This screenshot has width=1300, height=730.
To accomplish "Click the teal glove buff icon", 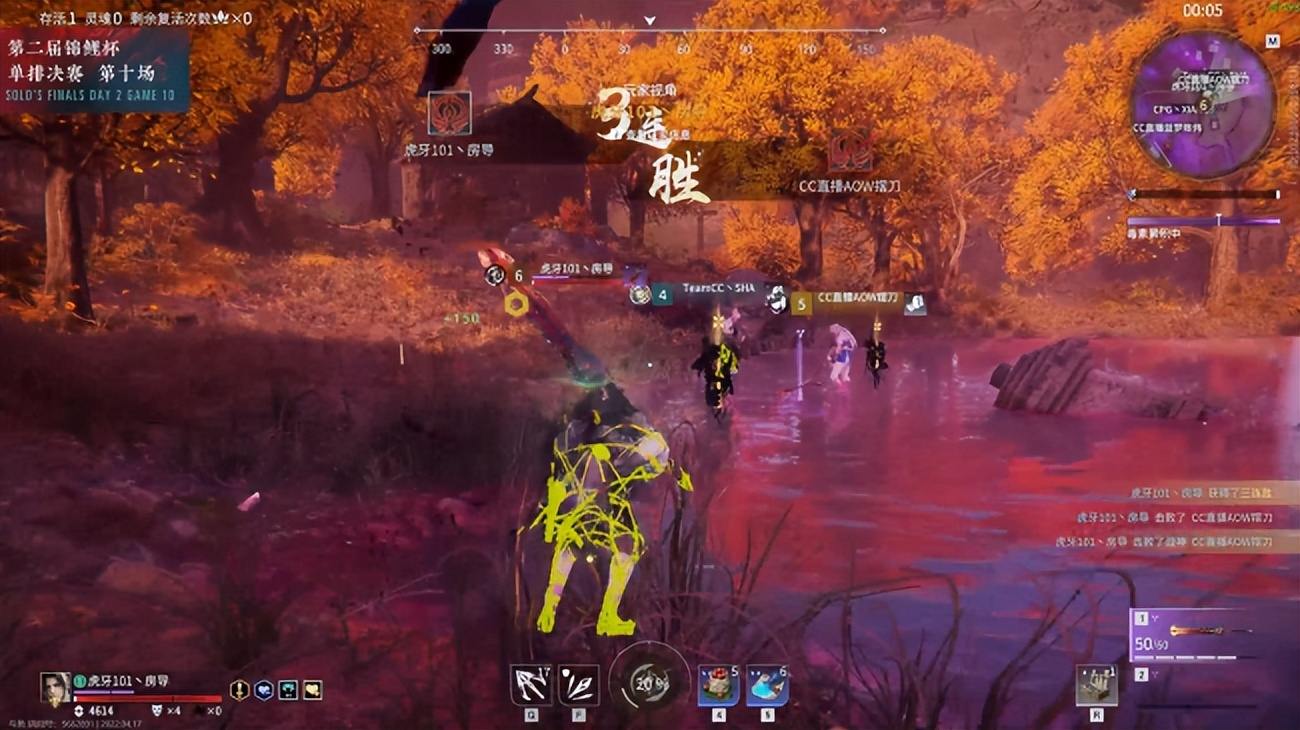I will click(287, 690).
